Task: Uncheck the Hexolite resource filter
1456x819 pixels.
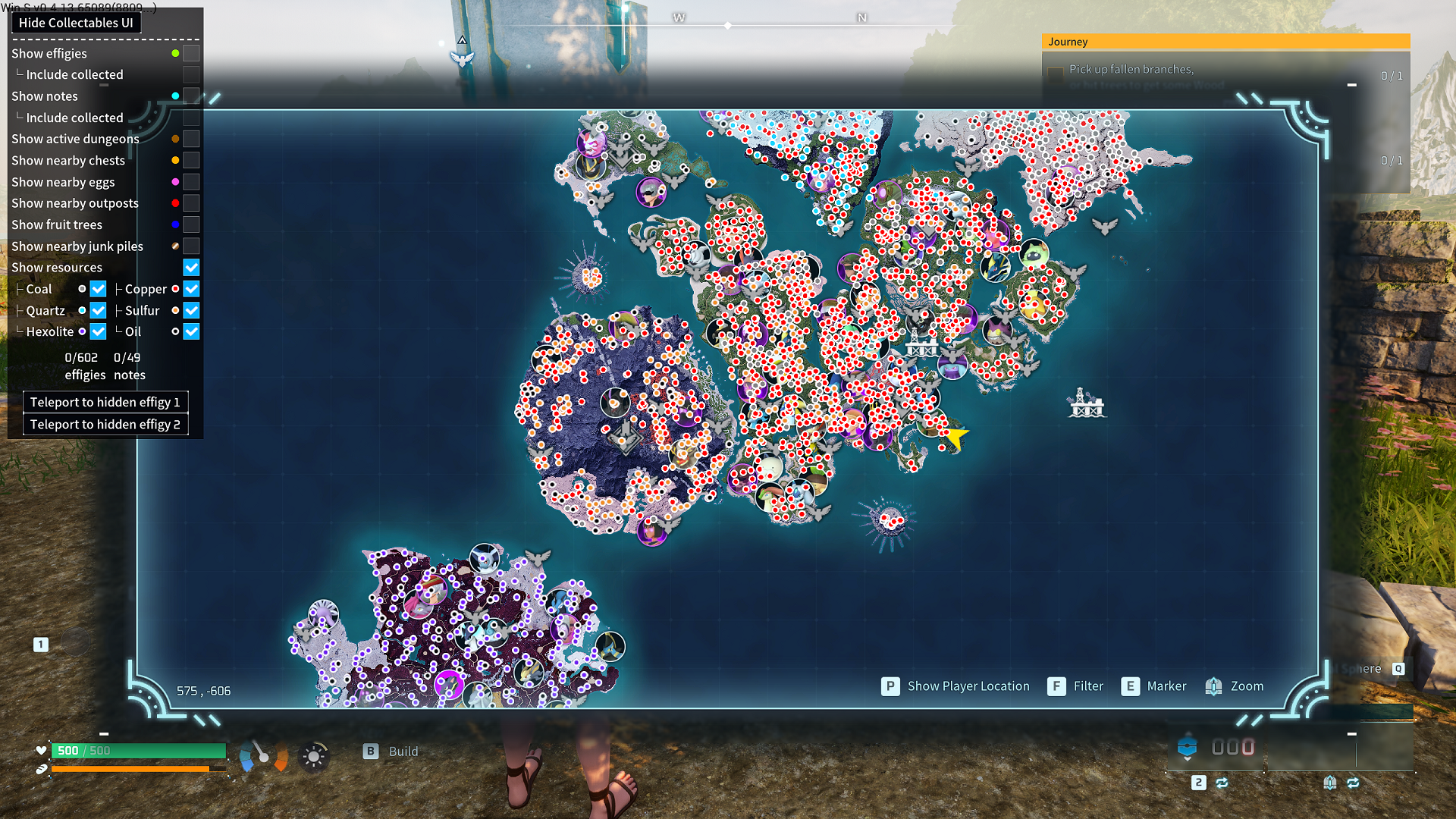Action: pos(98,331)
